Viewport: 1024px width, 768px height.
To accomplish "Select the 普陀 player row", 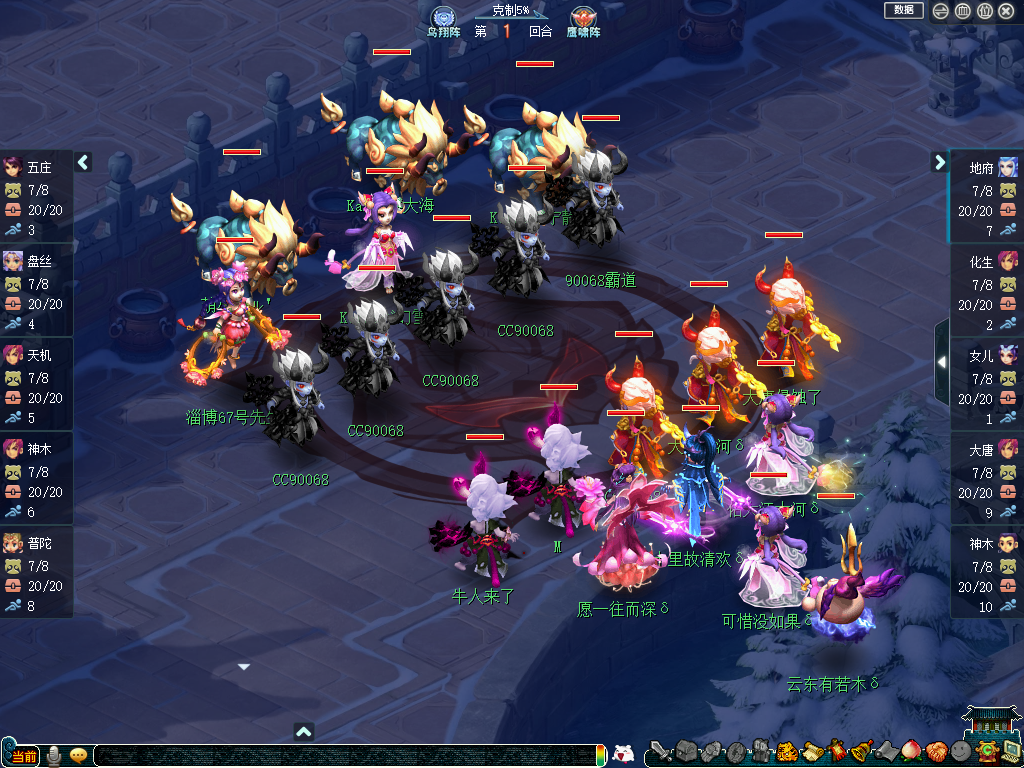I will pos(37,573).
